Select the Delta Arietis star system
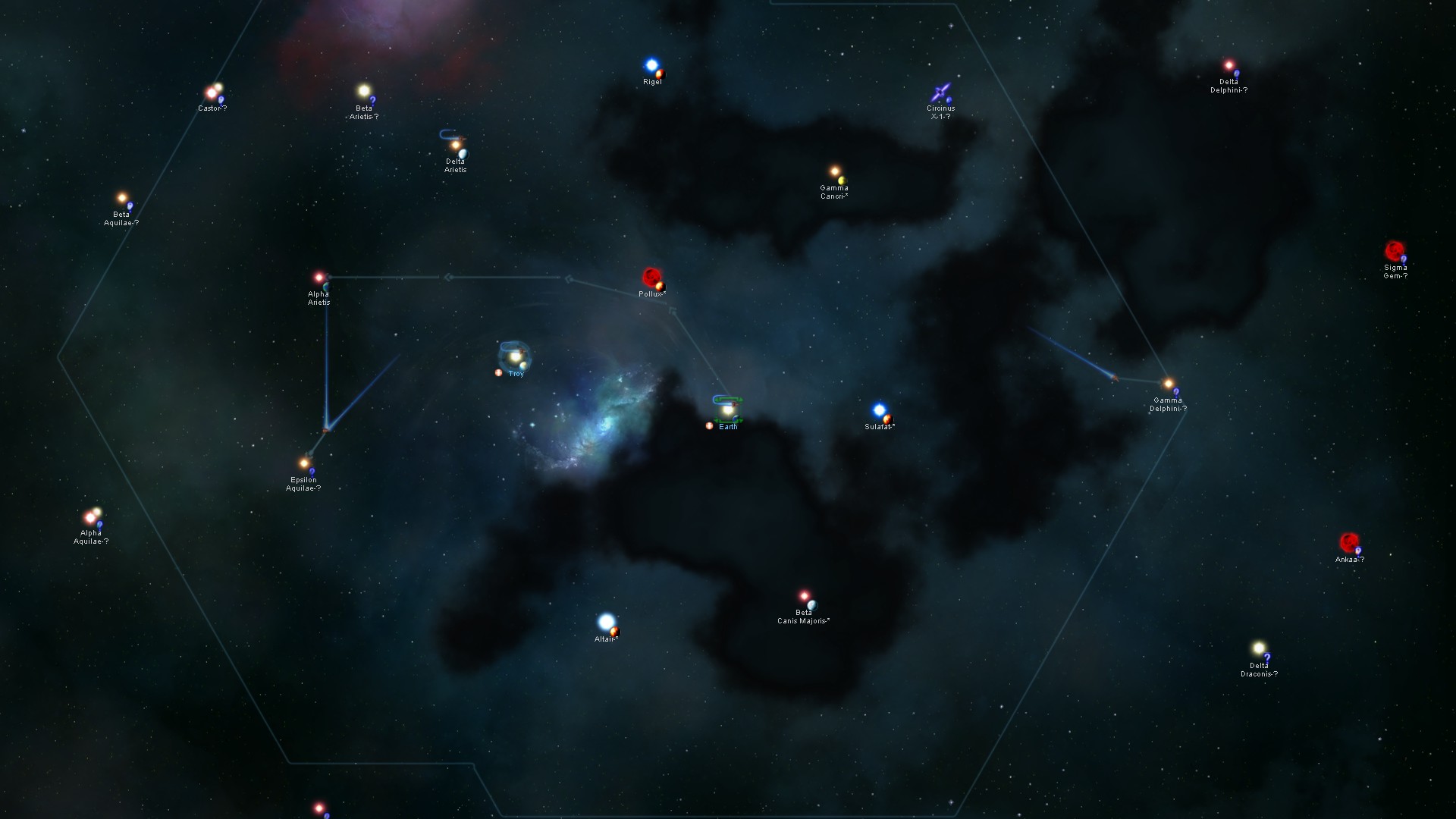The height and width of the screenshot is (819, 1456). tap(455, 145)
